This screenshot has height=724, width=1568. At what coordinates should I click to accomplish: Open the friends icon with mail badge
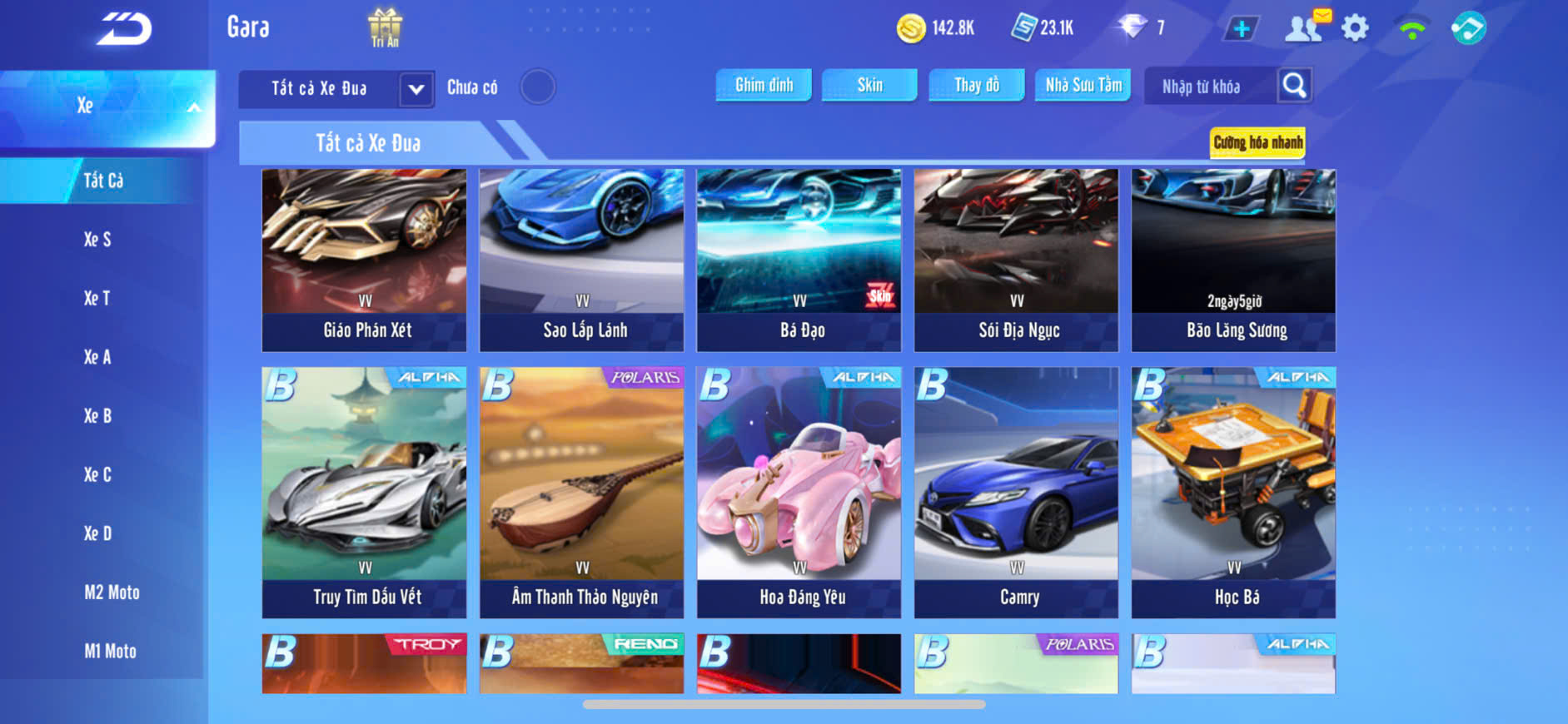1304,27
